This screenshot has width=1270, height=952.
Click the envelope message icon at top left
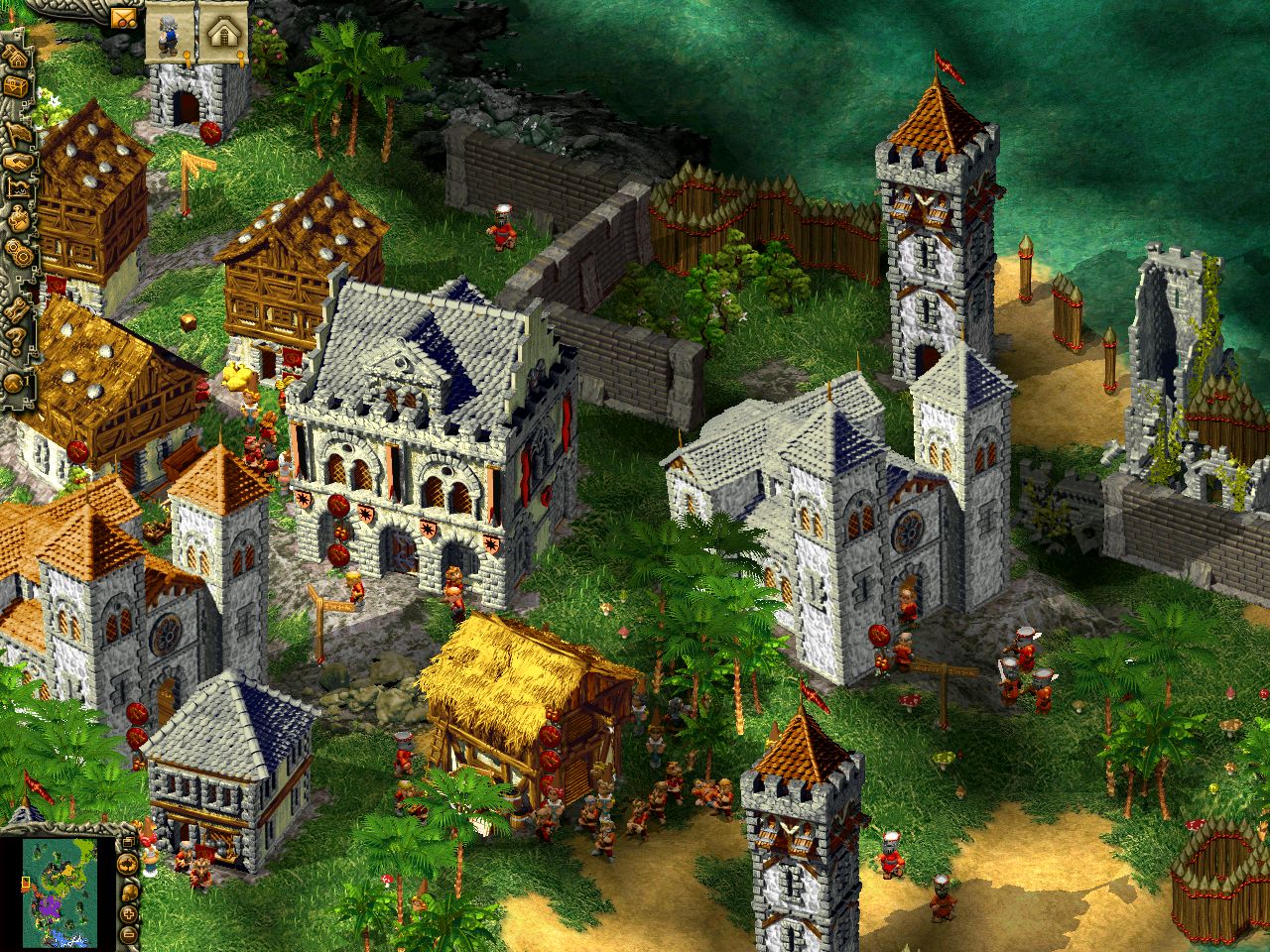[x=125, y=19]
